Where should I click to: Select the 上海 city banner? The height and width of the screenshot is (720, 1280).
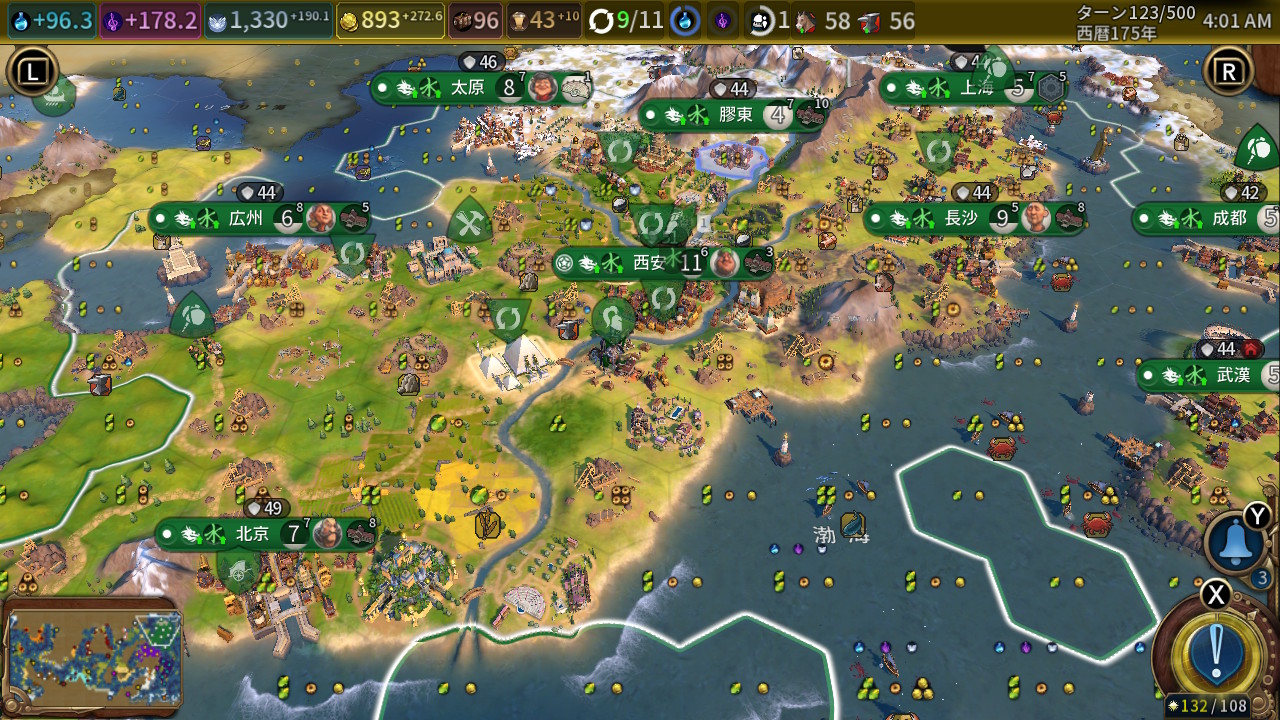976,88
